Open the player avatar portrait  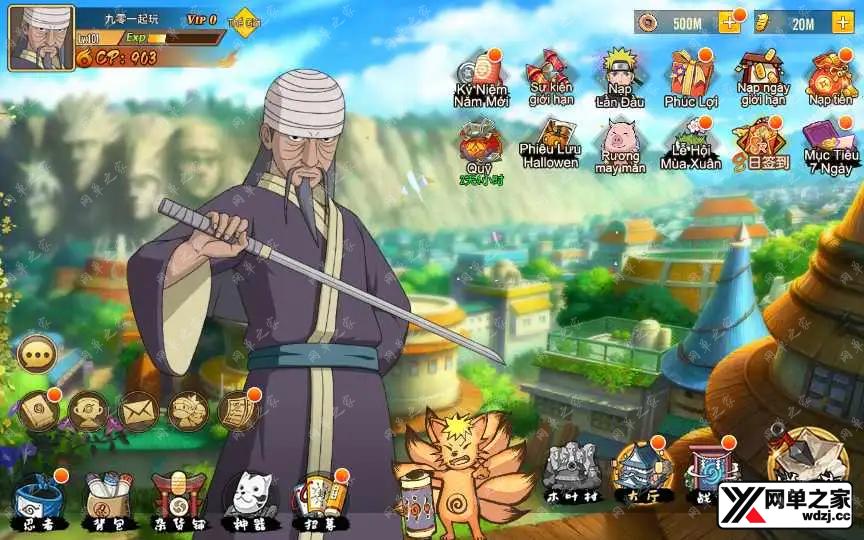(x=41, y=39)
